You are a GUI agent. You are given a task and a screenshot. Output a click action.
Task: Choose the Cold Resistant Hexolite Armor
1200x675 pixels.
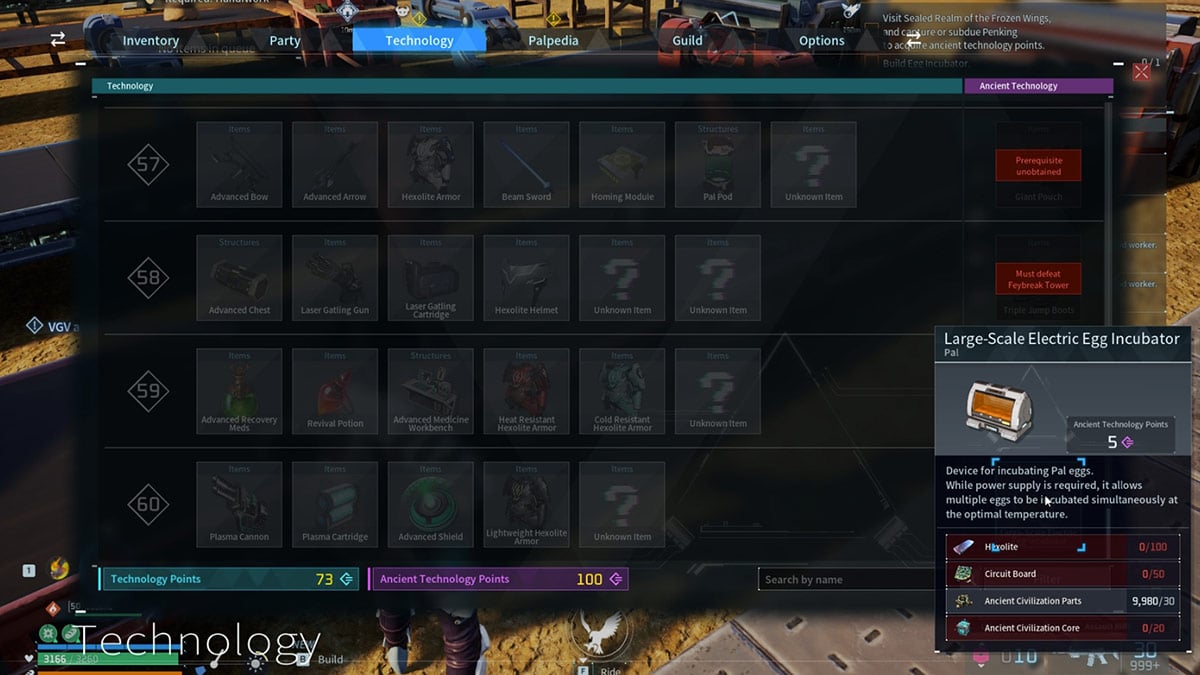tap(622, 390)
